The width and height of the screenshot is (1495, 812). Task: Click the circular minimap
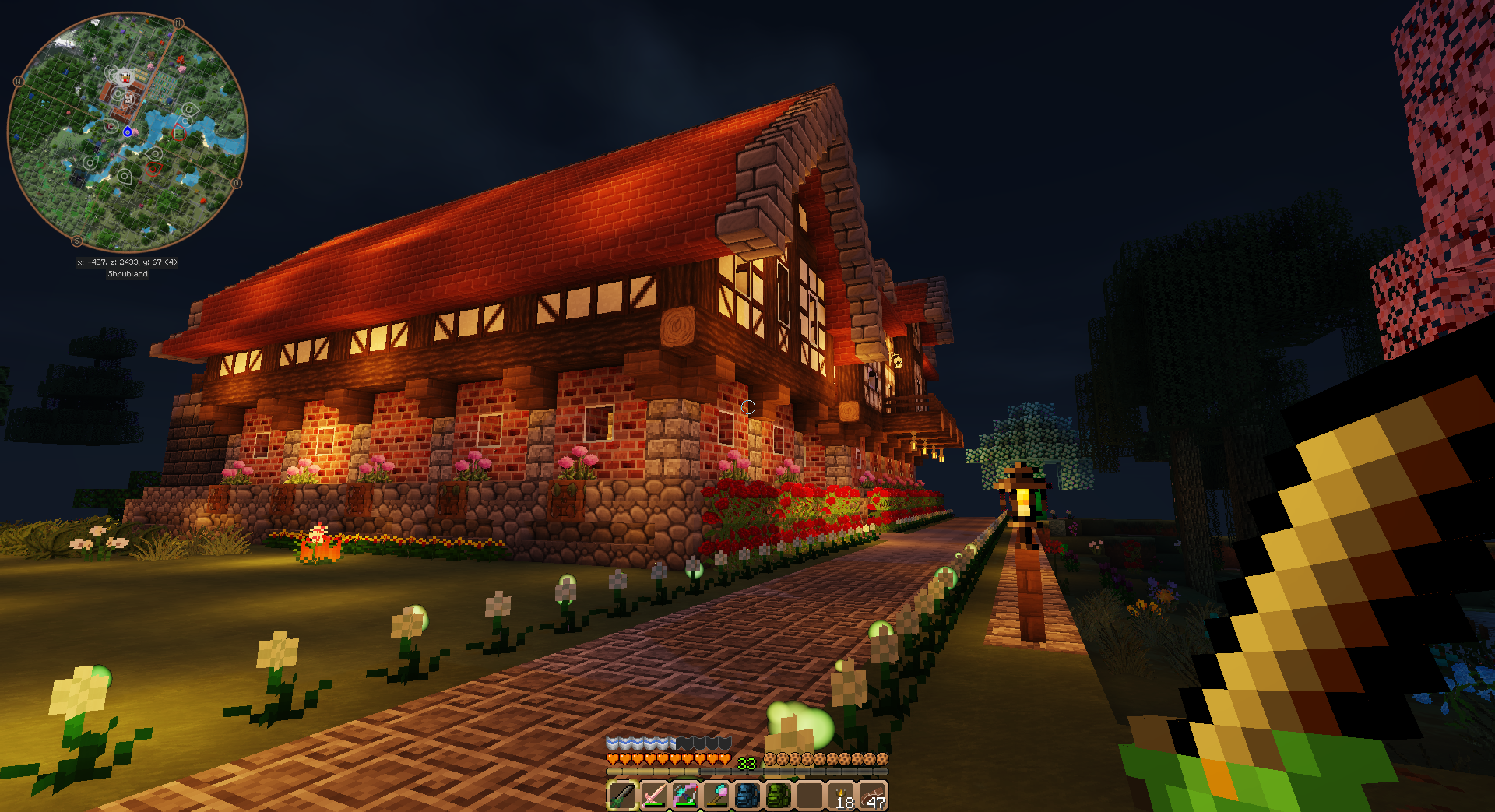127,132
